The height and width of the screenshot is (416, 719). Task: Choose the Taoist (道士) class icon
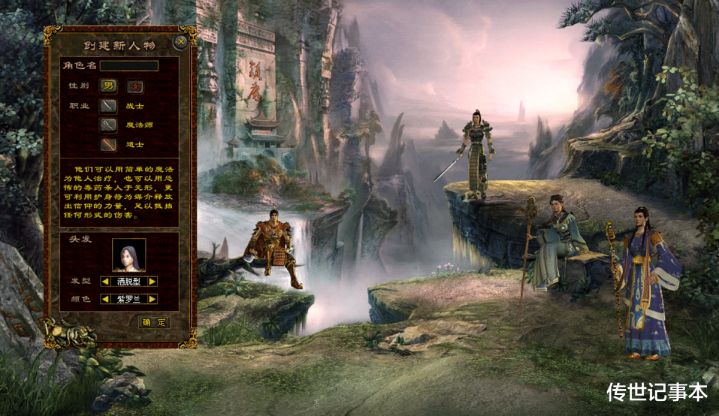point(108,144)
